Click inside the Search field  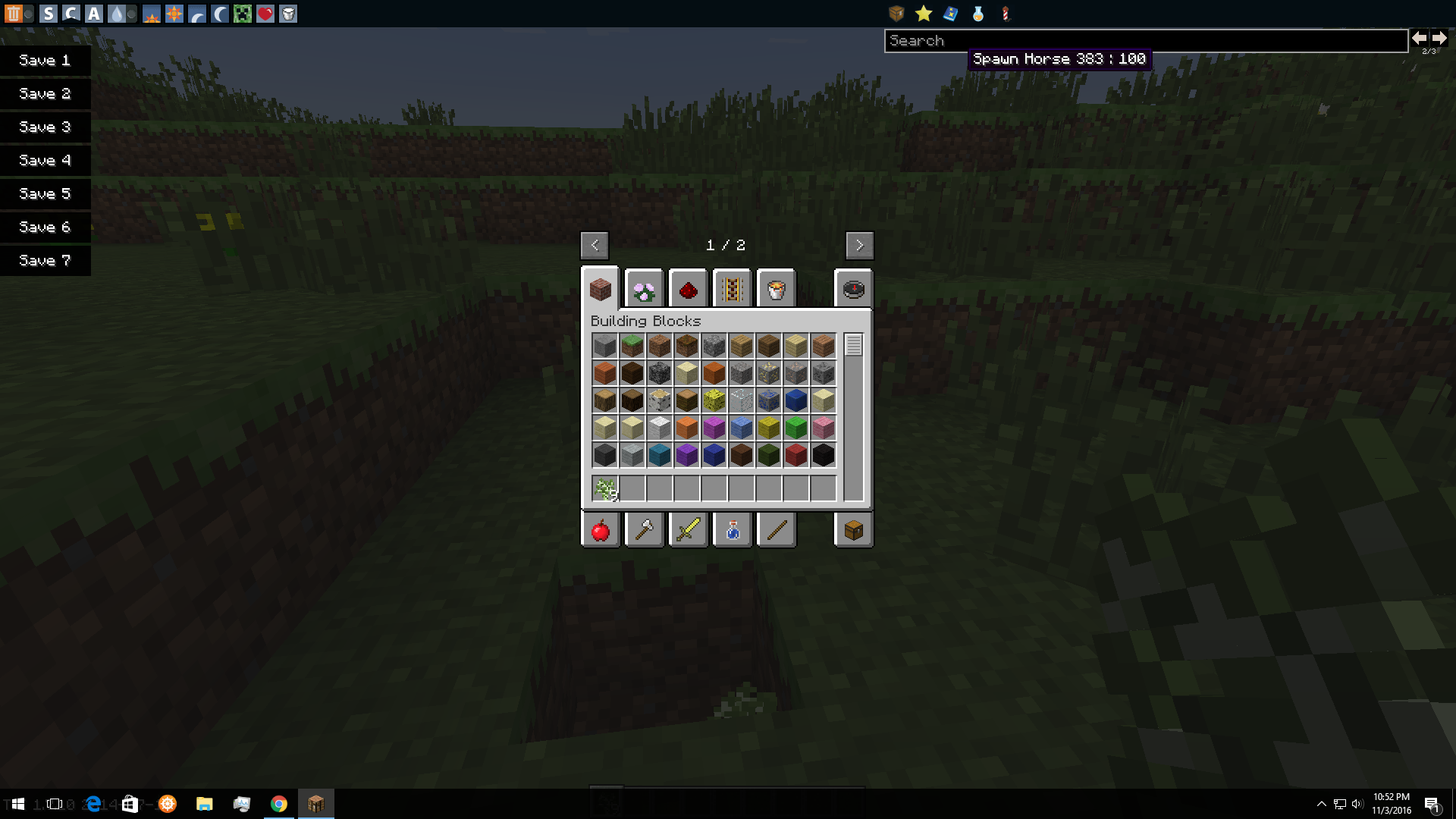[x=1137, y=40]
